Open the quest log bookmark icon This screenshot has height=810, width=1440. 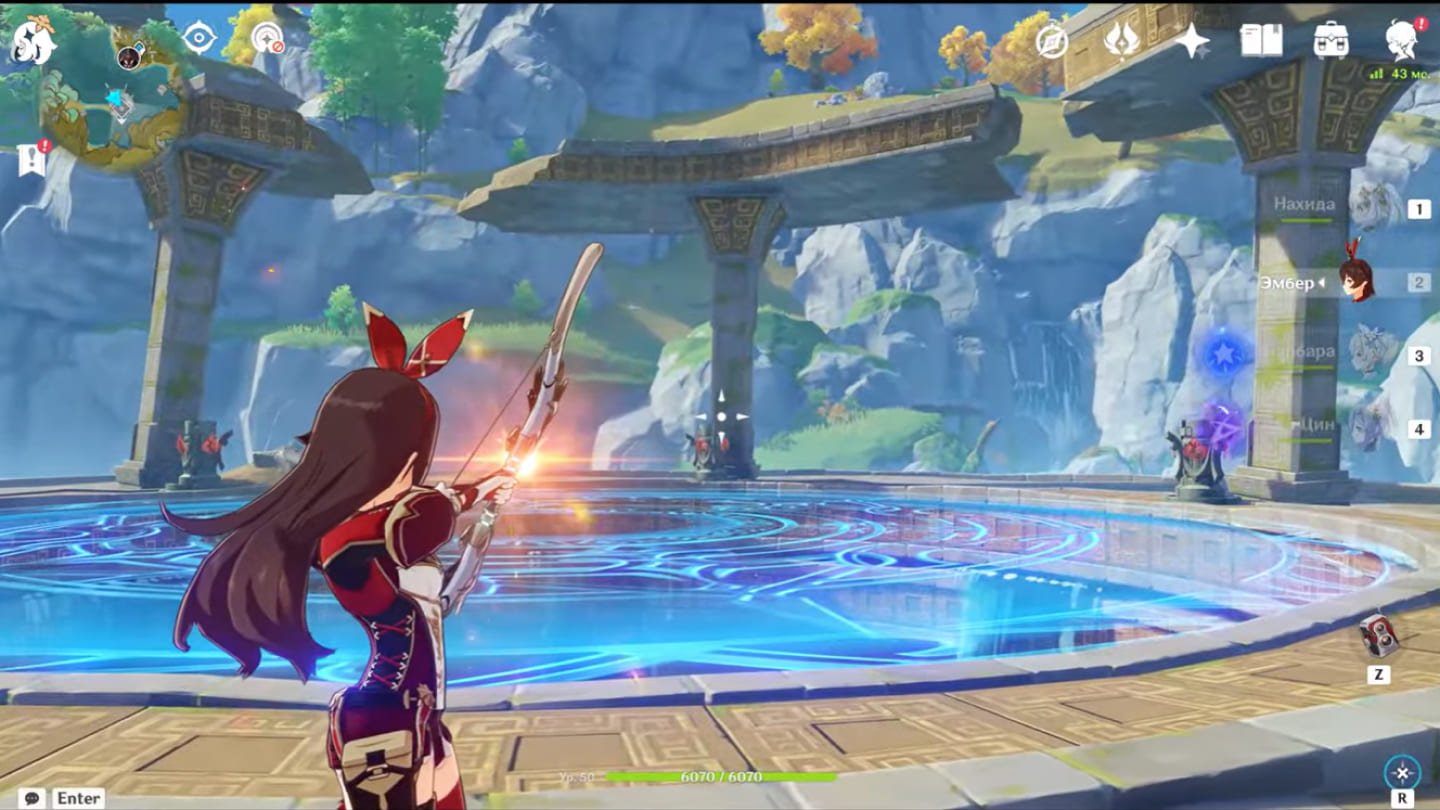(32, 158)
